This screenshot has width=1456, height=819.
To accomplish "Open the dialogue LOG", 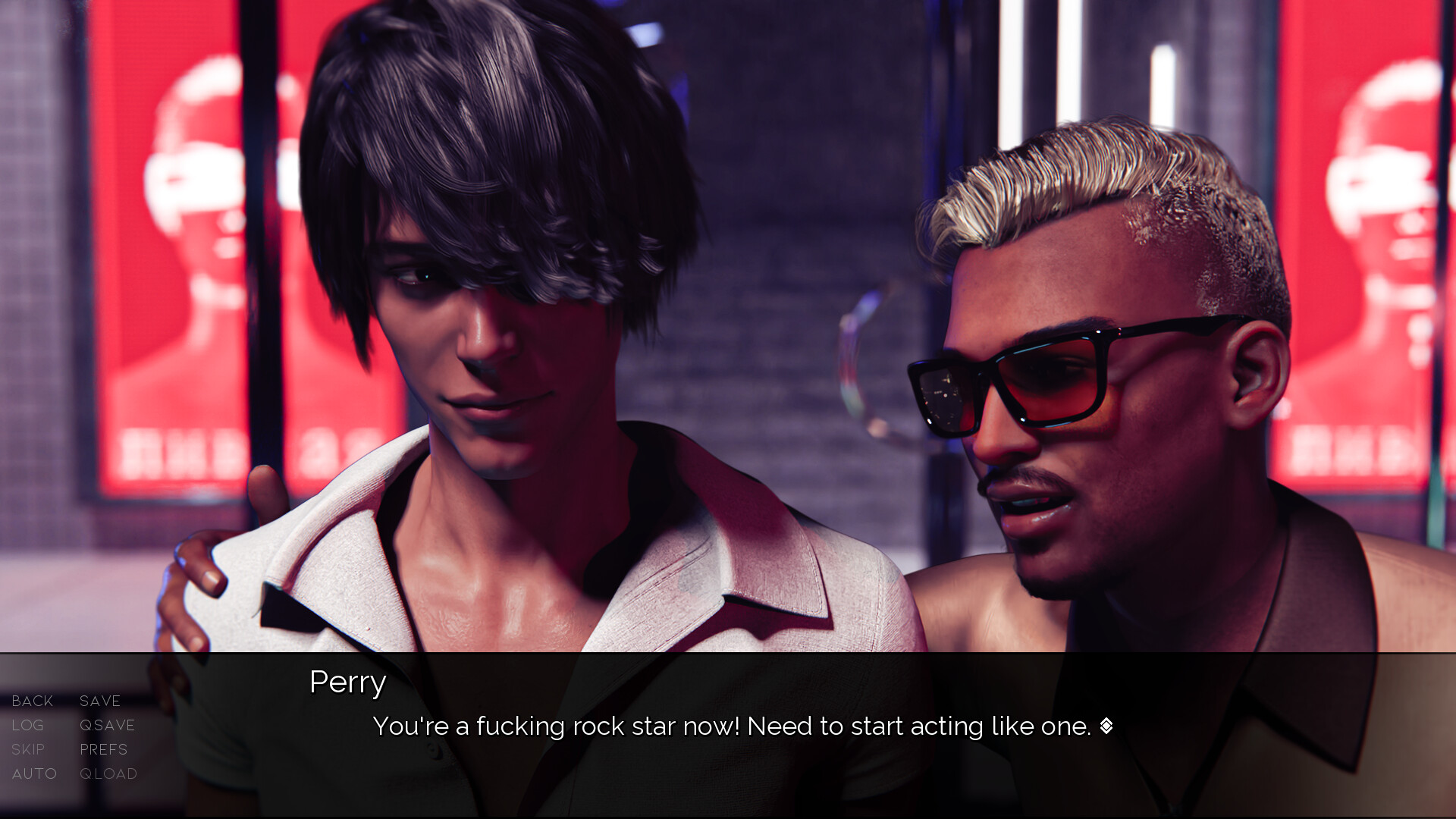I will pyautogui.click(x=28, y=726).
